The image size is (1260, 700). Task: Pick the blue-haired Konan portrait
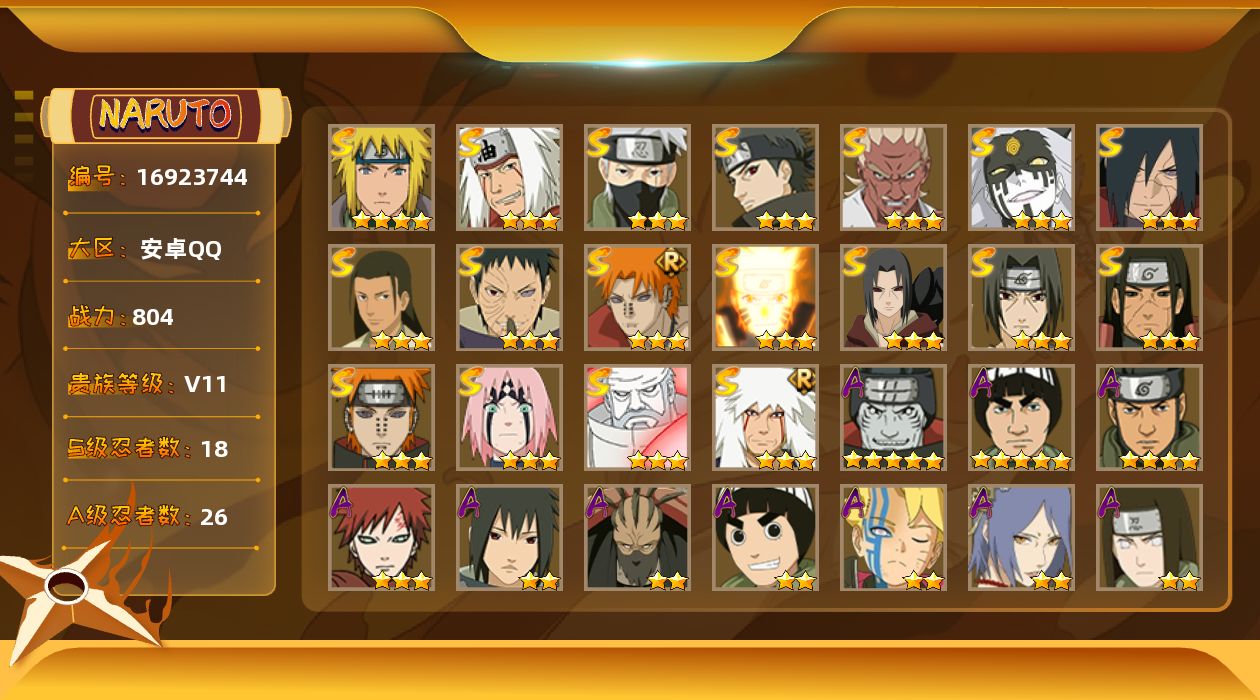pyautogui.click(x=1021, y=538)
